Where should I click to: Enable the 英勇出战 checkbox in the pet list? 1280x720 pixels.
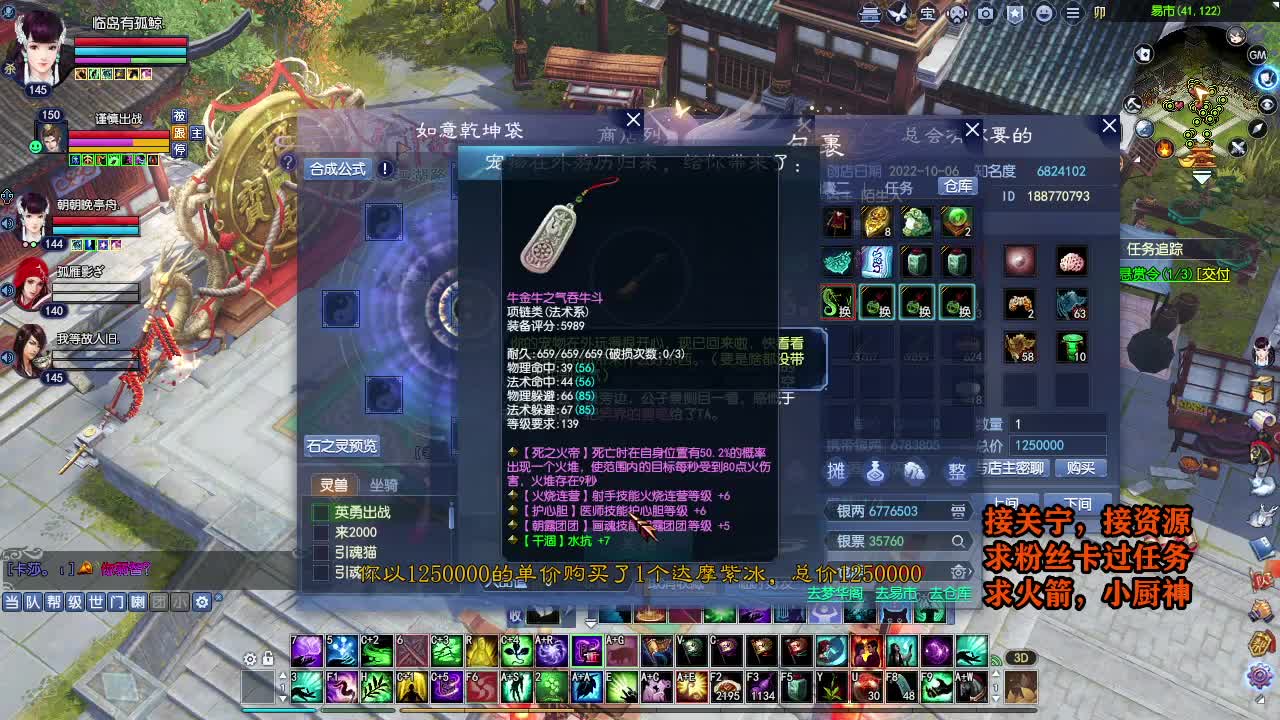coord(320,512)
